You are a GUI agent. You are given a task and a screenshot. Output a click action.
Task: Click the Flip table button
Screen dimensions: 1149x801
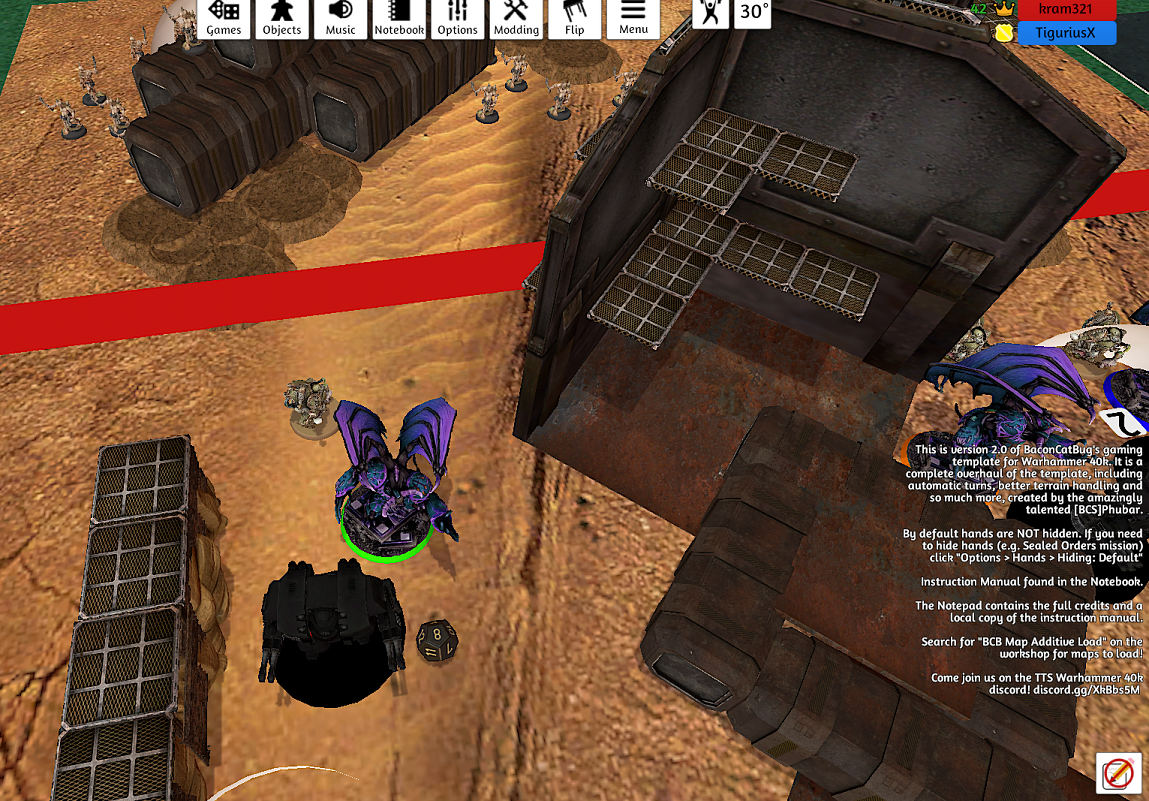pos(574,18)
